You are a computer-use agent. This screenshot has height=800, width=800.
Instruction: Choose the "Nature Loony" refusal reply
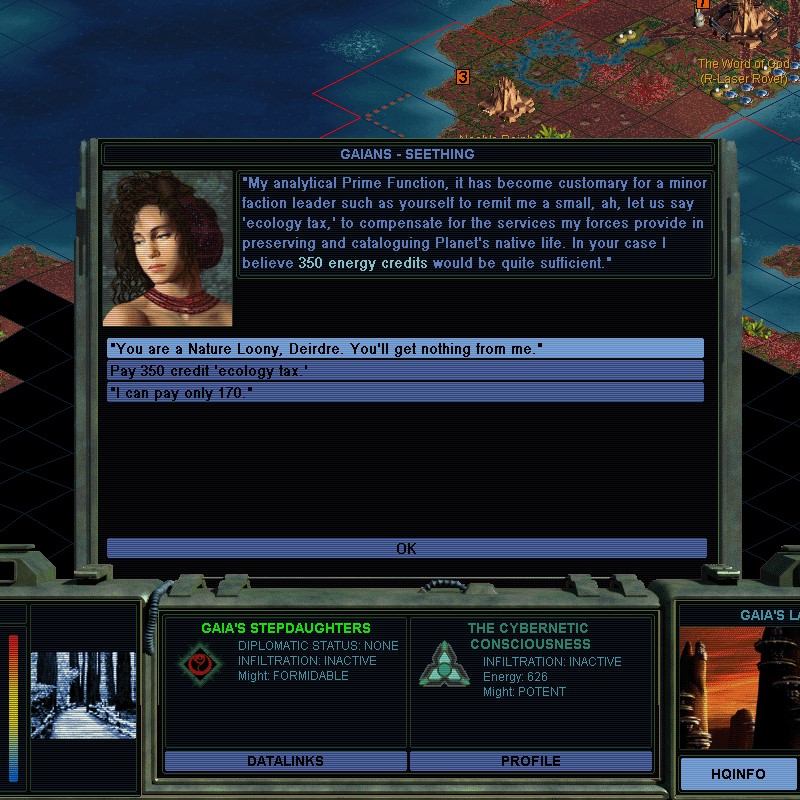coord(405,348)
